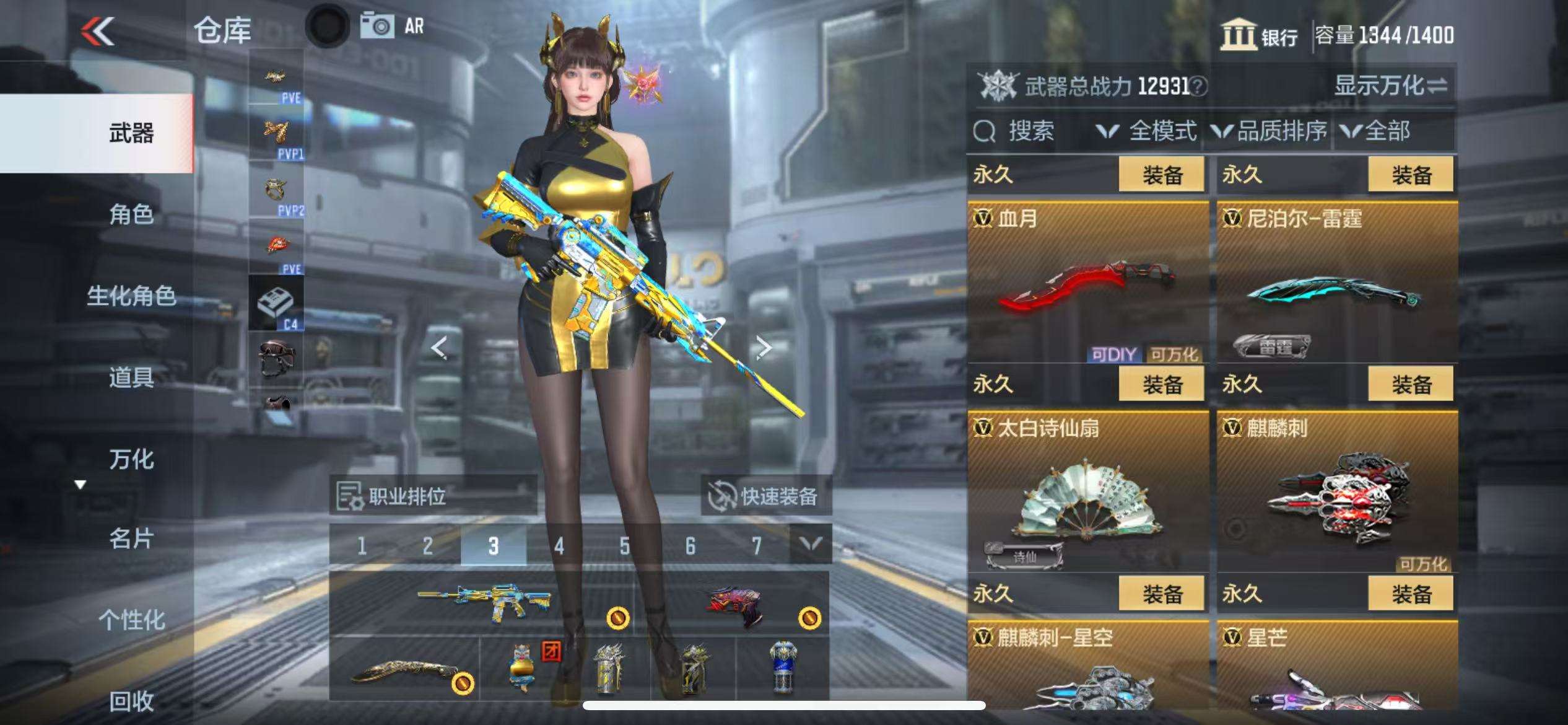This screenshot has width=1568, height=725.
Task: Tap the AR camera icon
Action: point(393,26)
